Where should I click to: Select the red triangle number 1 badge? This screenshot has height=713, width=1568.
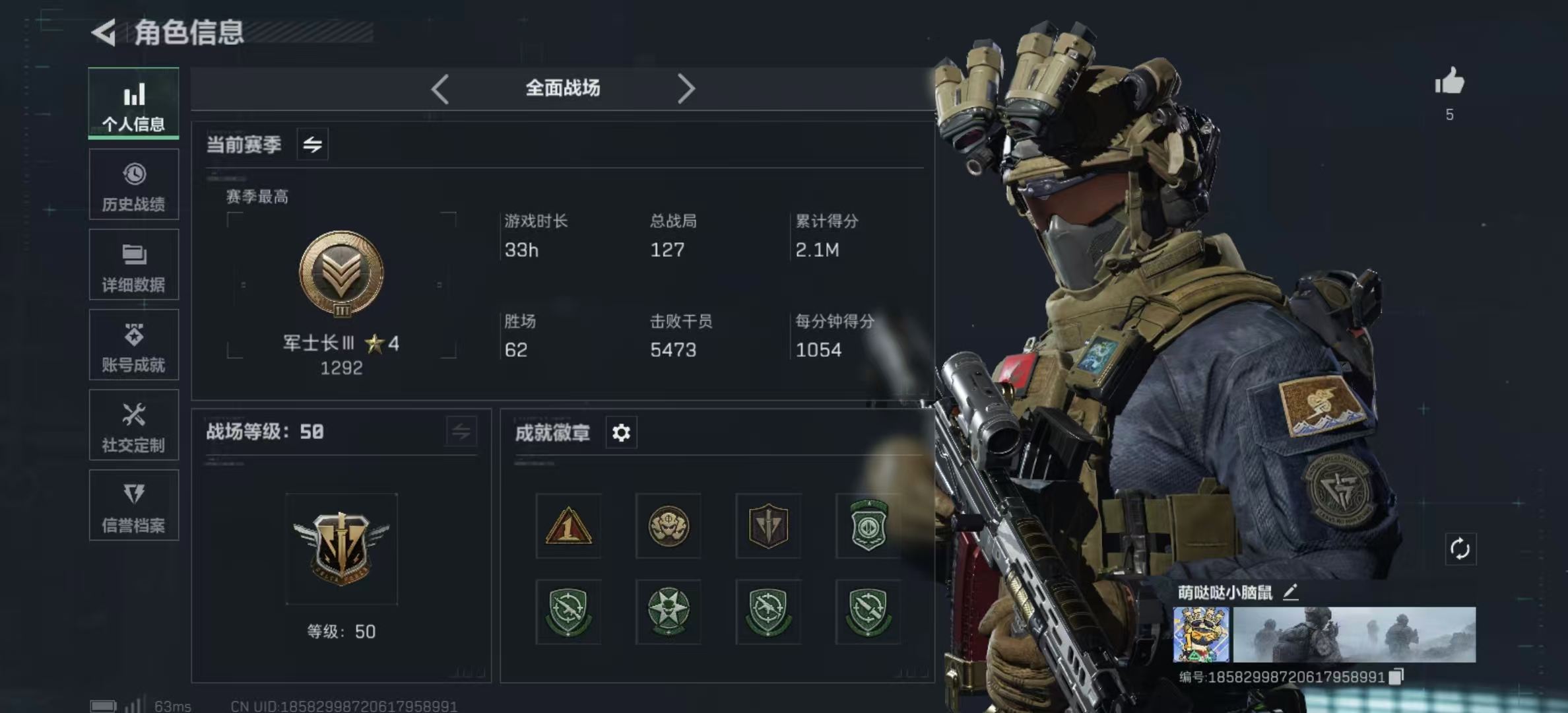coord(568,526)
